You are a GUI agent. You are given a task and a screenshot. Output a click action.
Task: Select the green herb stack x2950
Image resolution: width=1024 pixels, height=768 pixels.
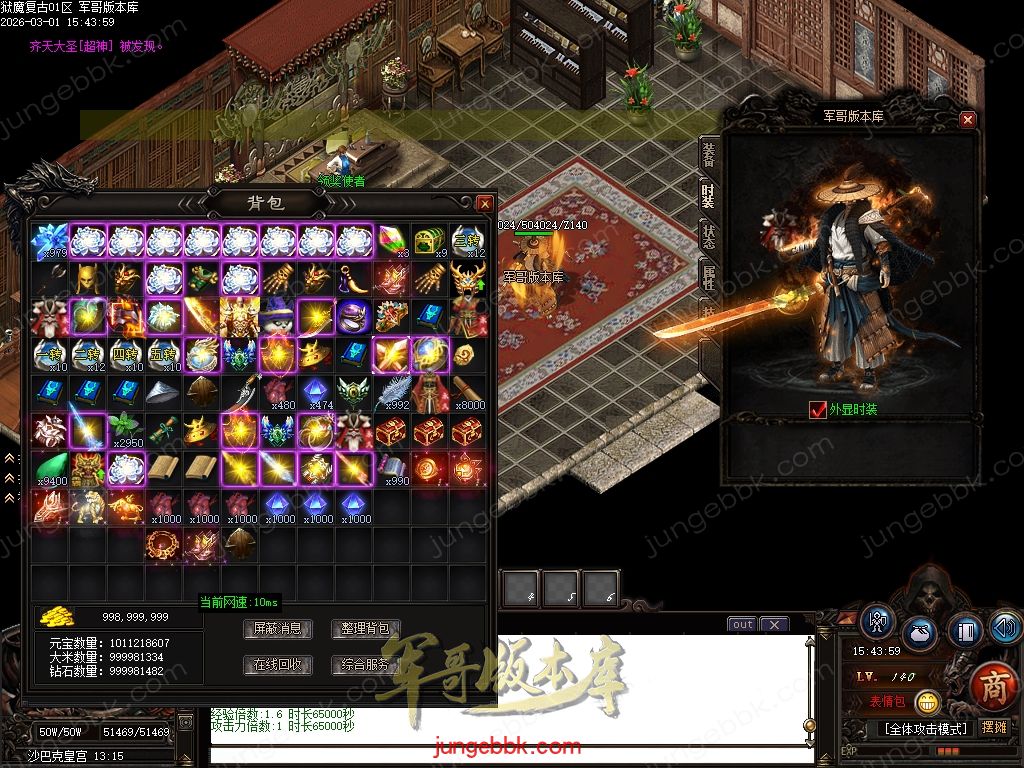pyautogui.click(x=125, y=431)
